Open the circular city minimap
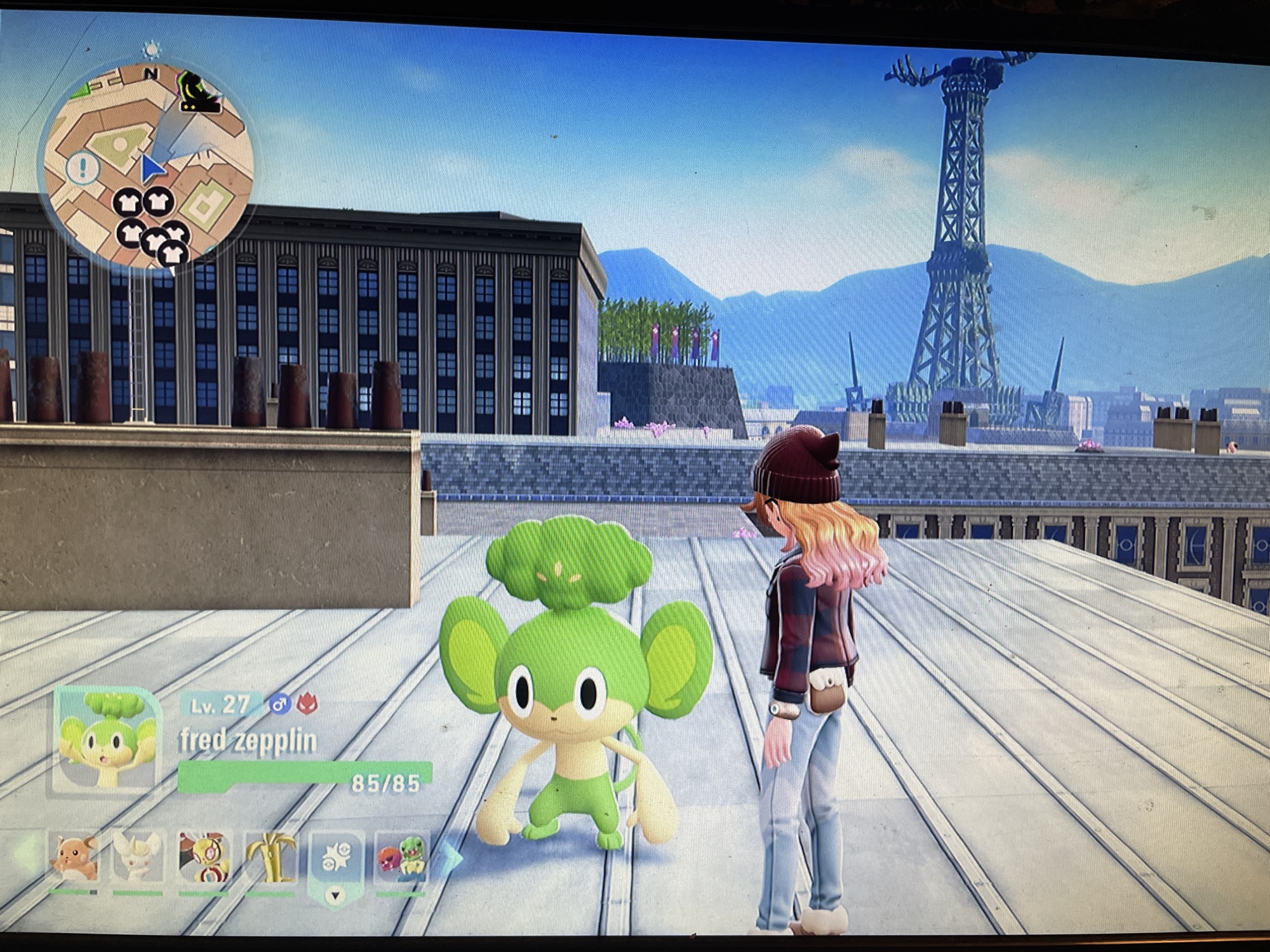 (146, 166)
